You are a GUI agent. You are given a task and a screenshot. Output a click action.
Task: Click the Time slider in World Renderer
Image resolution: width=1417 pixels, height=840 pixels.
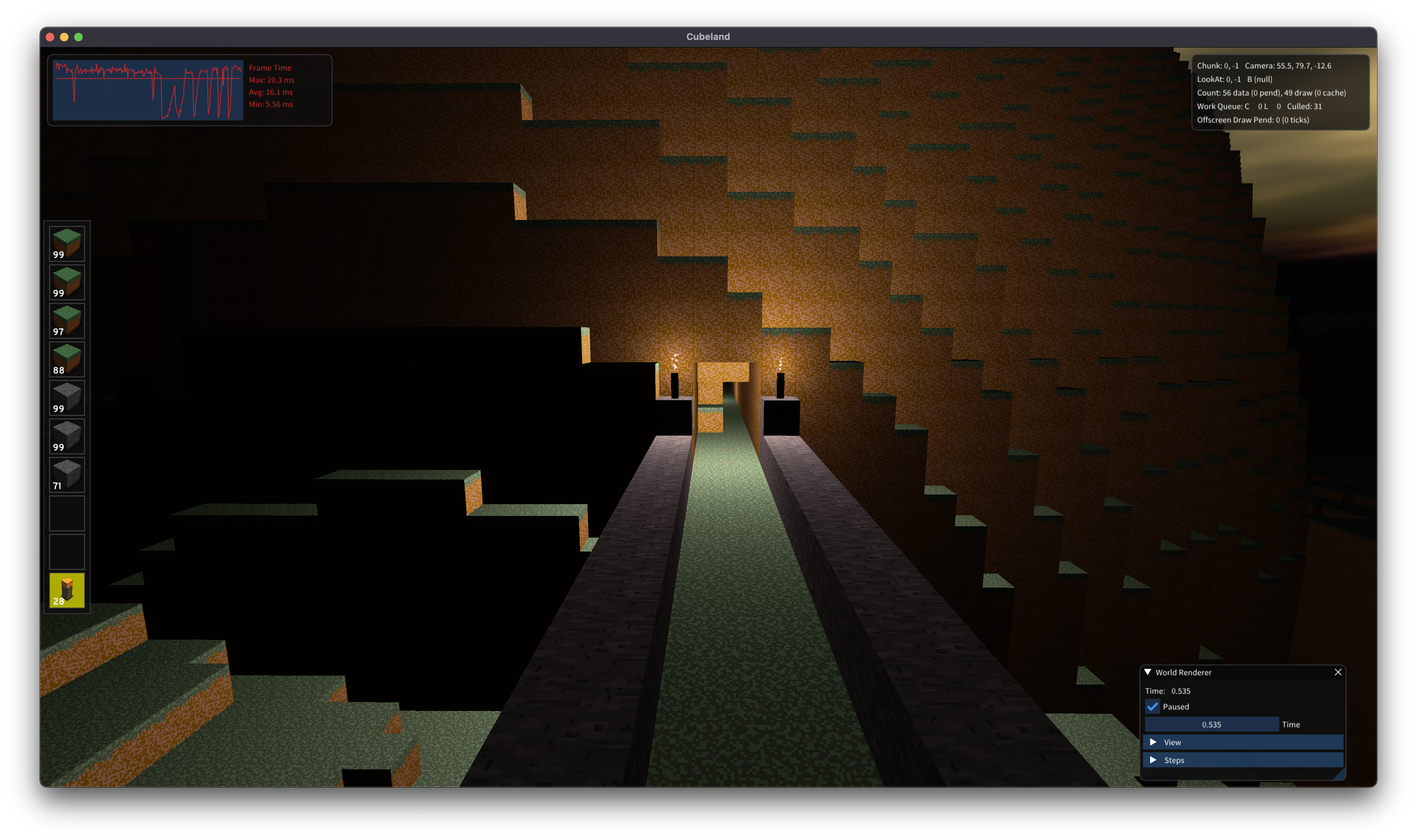pyautogui.click(x=1212, y=724)
